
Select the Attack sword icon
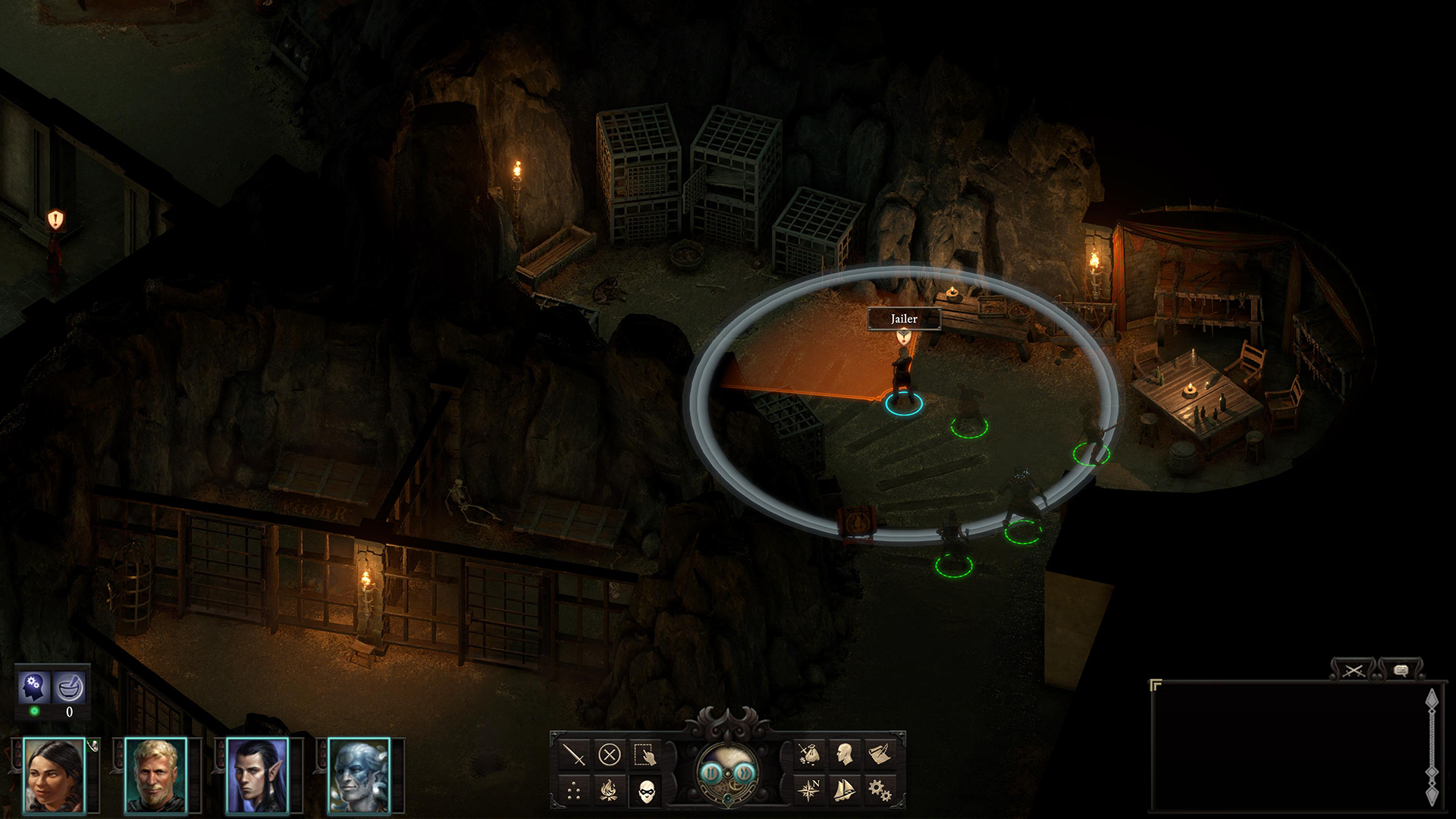[574, 755]
